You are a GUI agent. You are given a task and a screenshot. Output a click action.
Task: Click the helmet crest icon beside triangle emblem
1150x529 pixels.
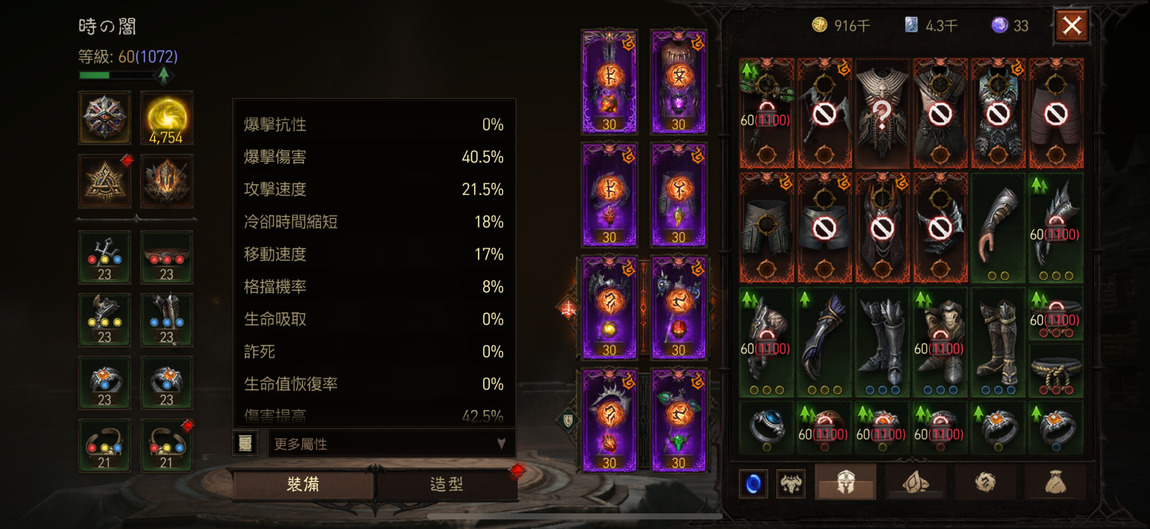[166, 182]
